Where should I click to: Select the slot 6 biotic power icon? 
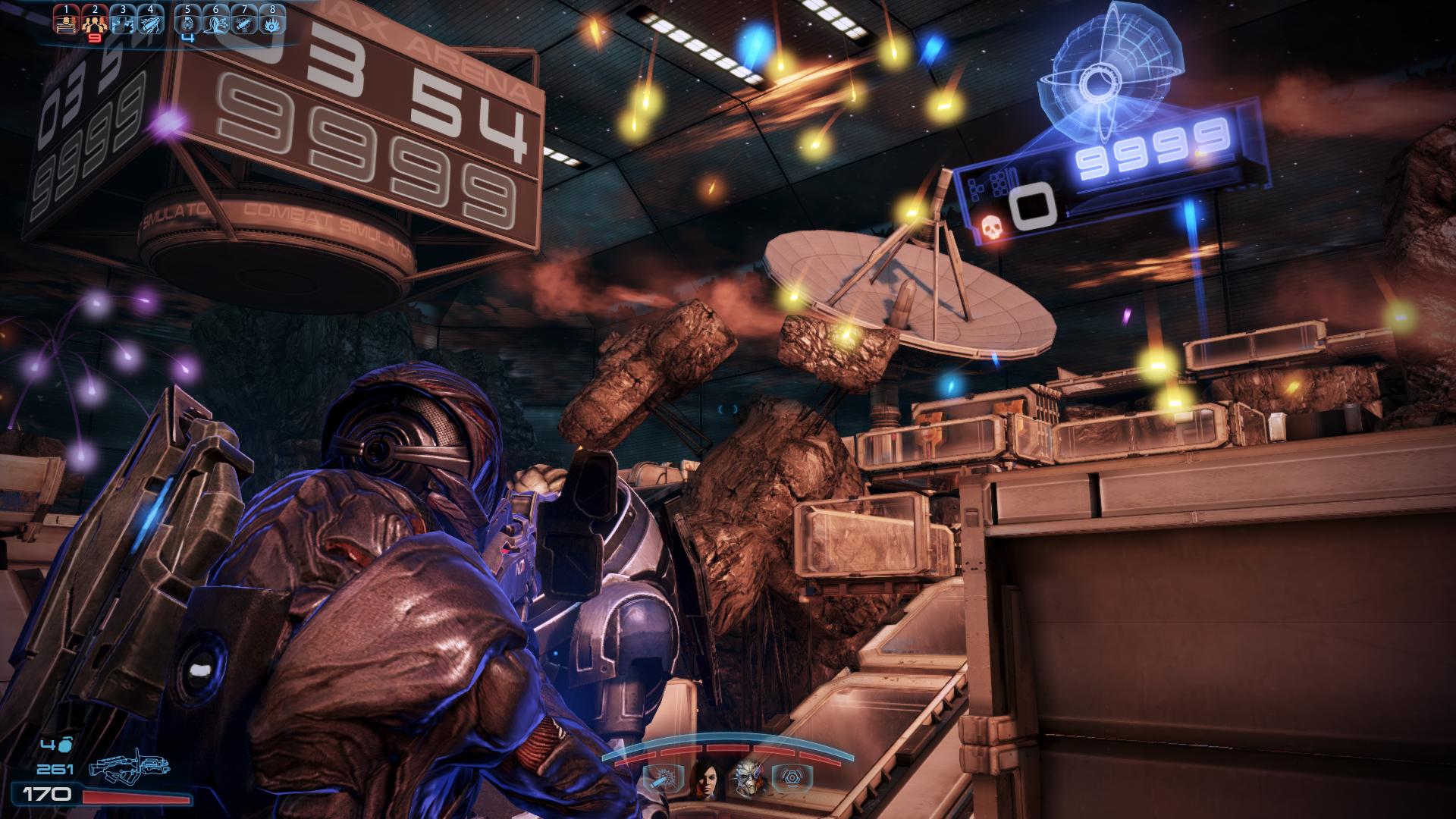pyautogui.click(x=215, y=22)
